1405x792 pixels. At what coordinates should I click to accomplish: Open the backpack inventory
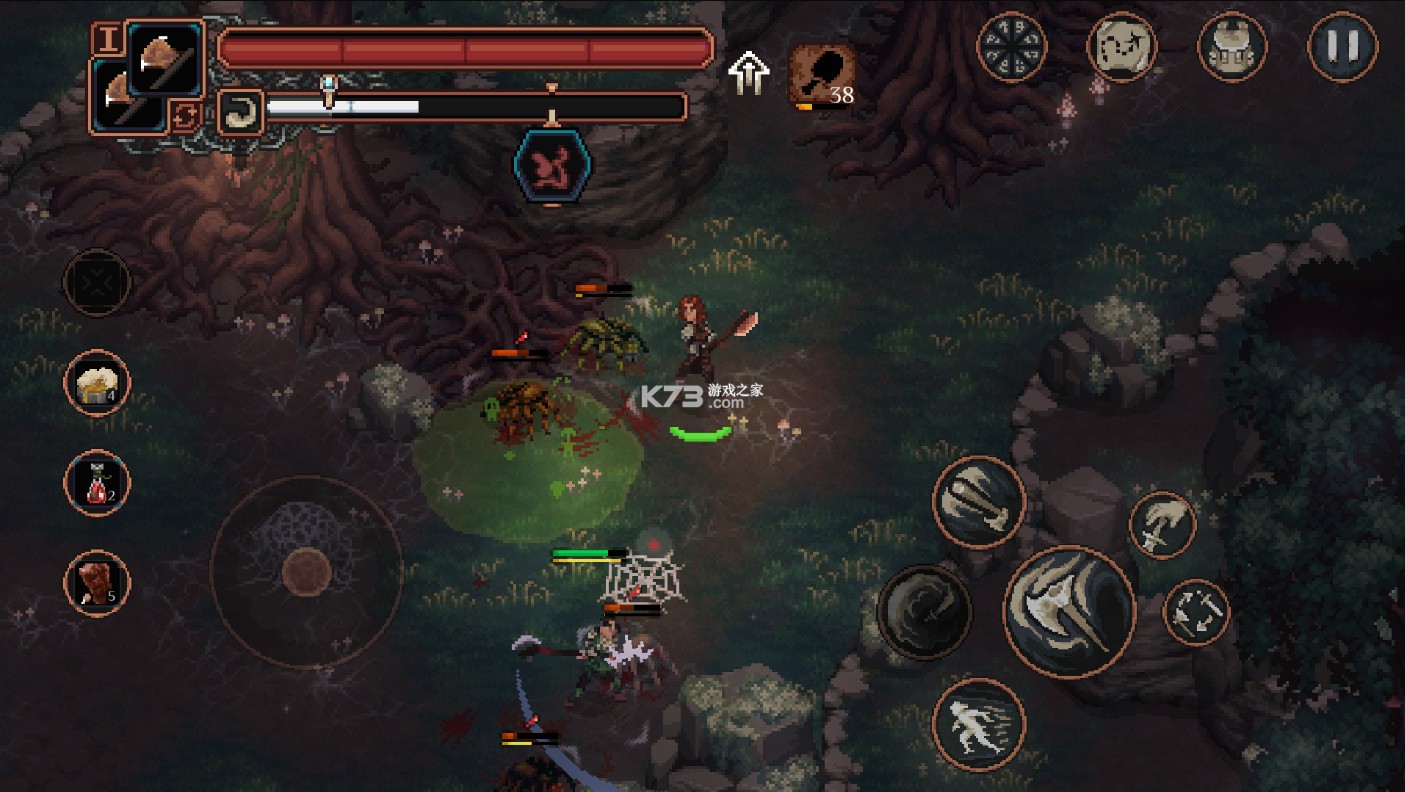pyautogui.click(x=1232, y=46)
